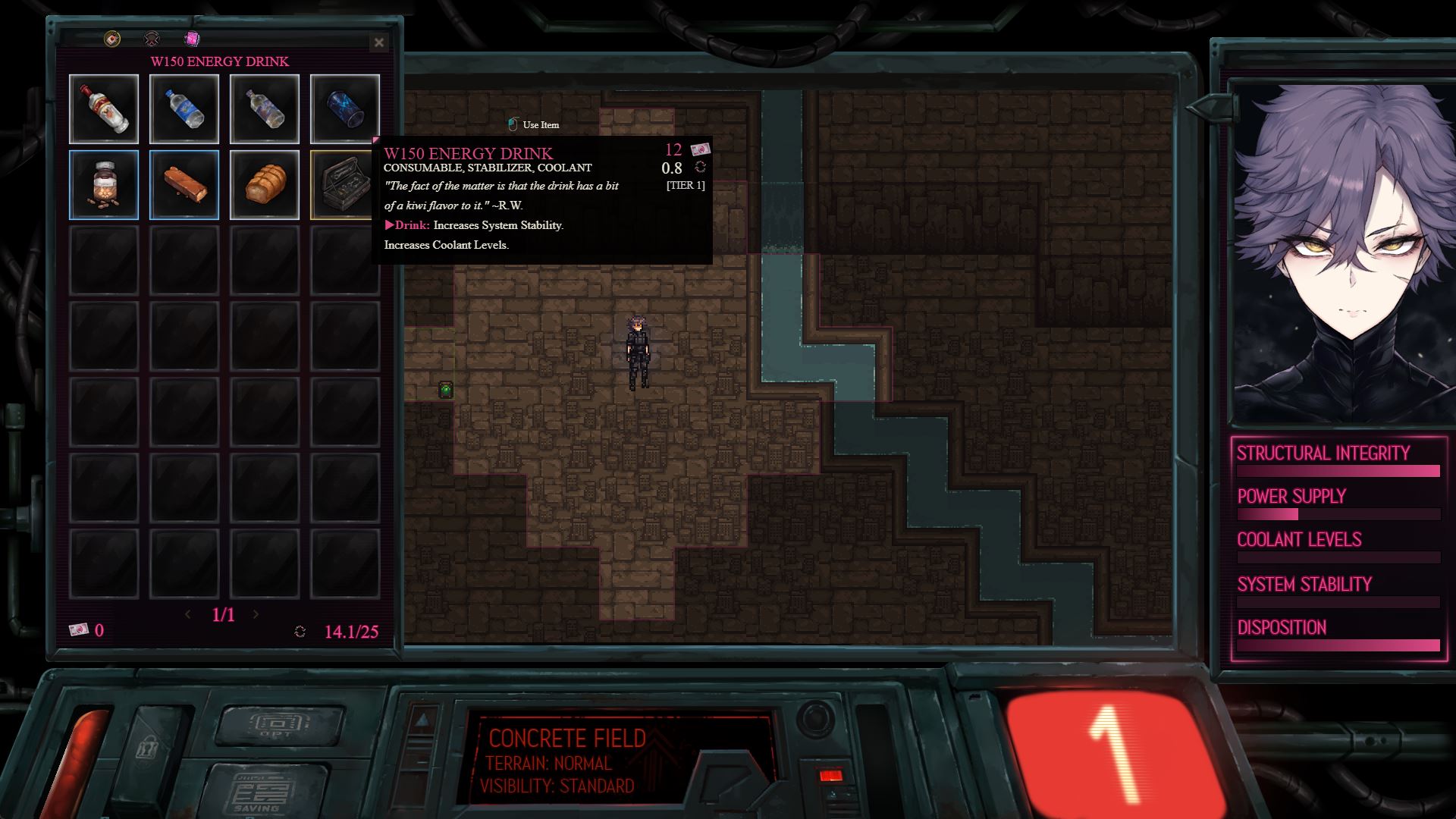
Task: Switch to the pink card inventory tab
Action: click(193, 39)
